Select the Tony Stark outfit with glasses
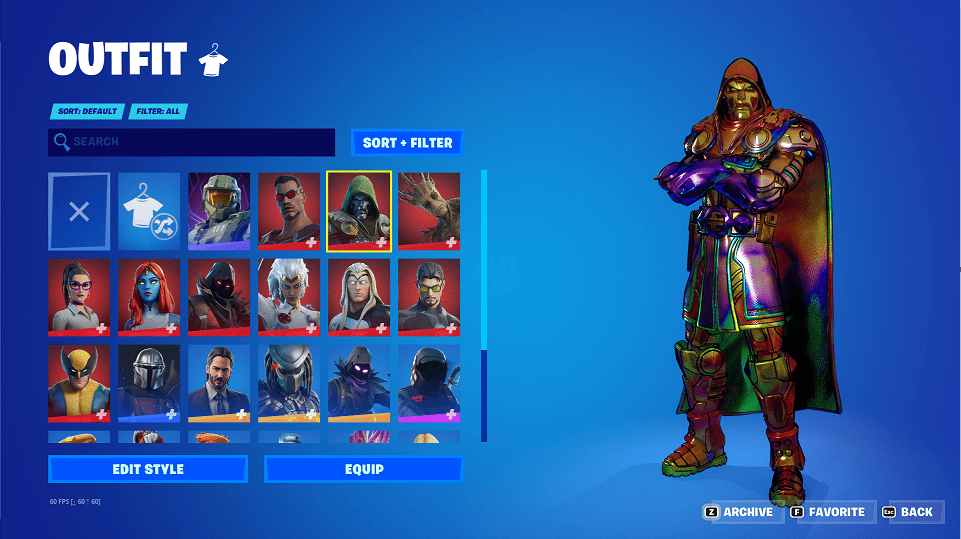Image resolution: width=961 pixels, height=539 pixels. coord(429,297)
